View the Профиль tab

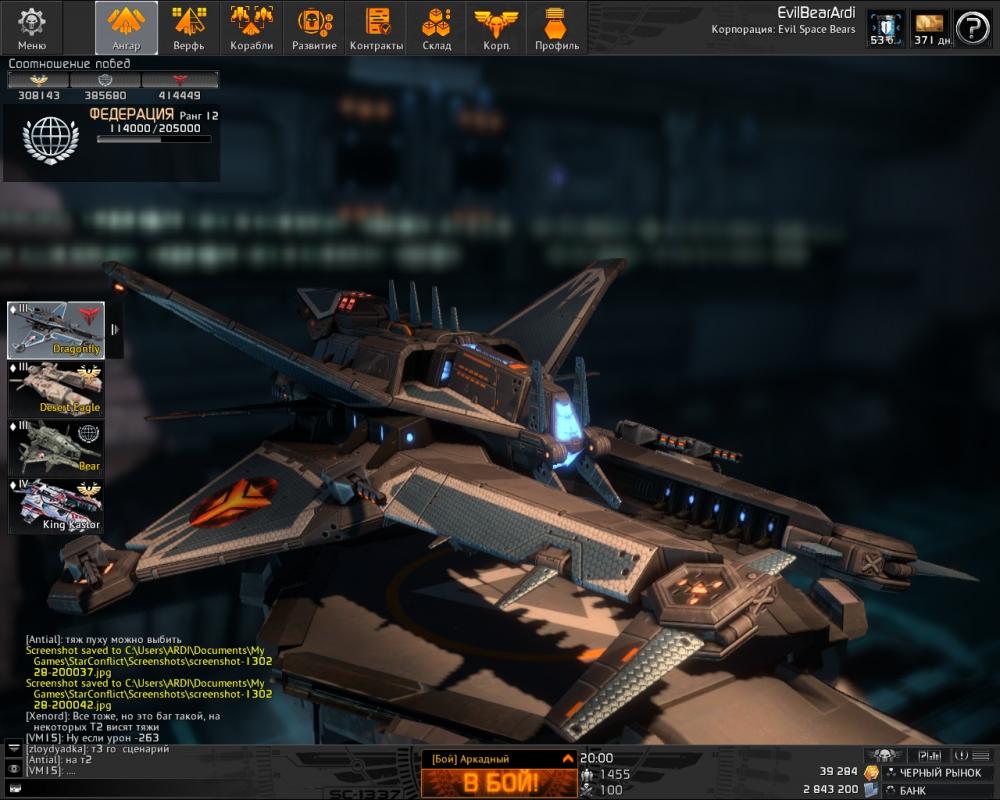557,27
